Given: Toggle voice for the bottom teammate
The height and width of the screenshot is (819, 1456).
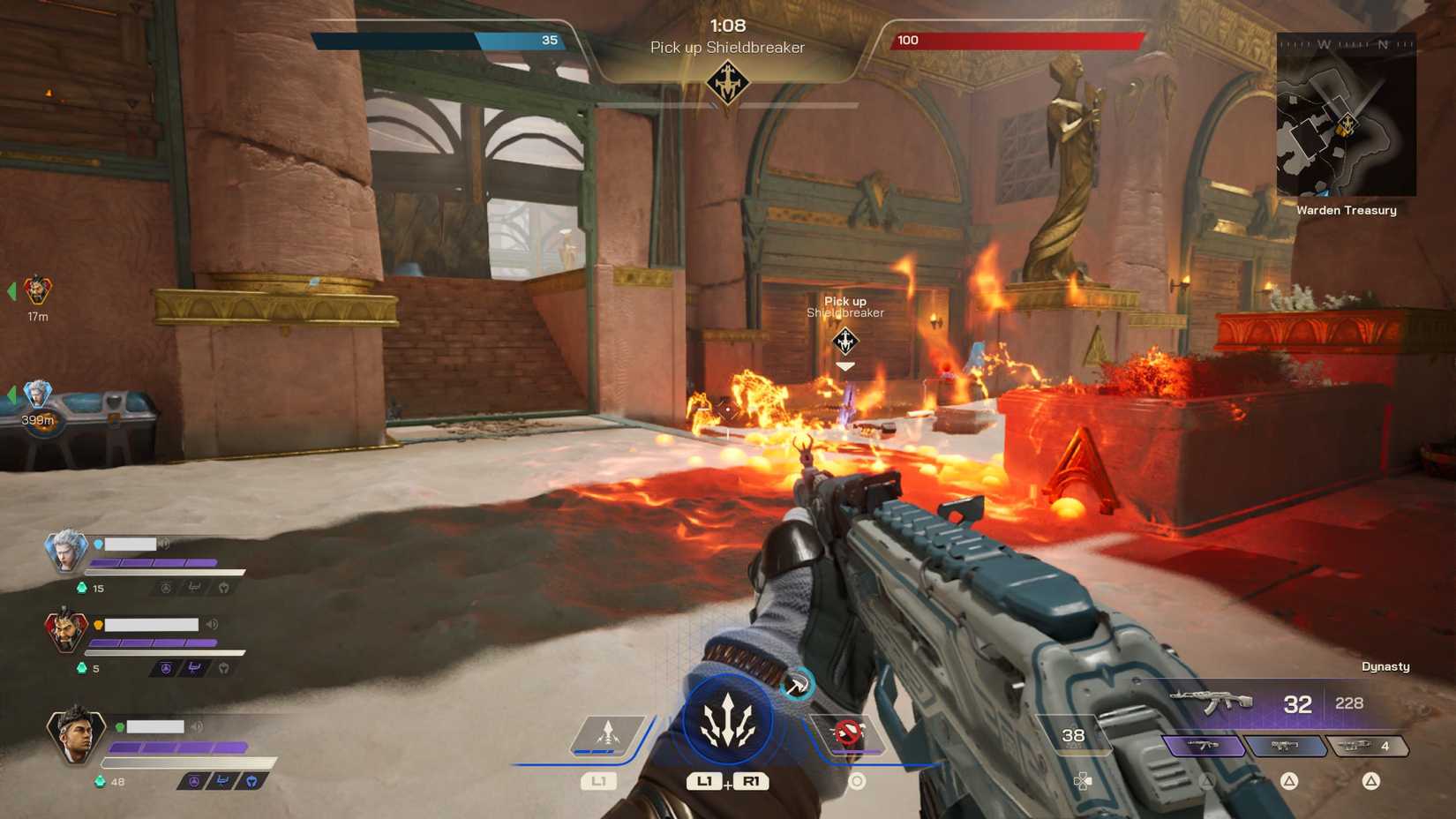Looking at the screenshot, I should (196, 726).
